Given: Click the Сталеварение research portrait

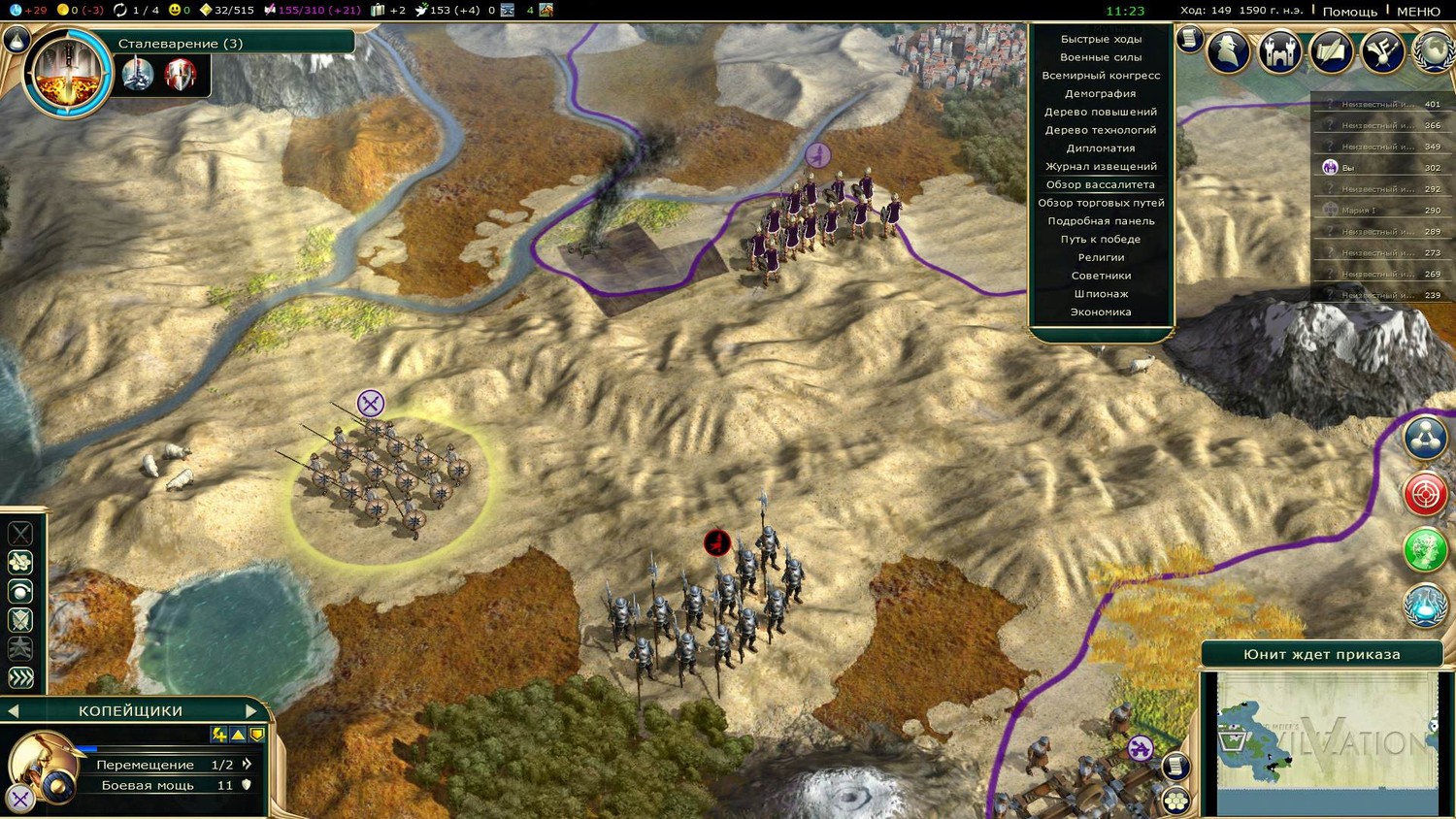Looking at the screenshot, I should pos(68,73).
